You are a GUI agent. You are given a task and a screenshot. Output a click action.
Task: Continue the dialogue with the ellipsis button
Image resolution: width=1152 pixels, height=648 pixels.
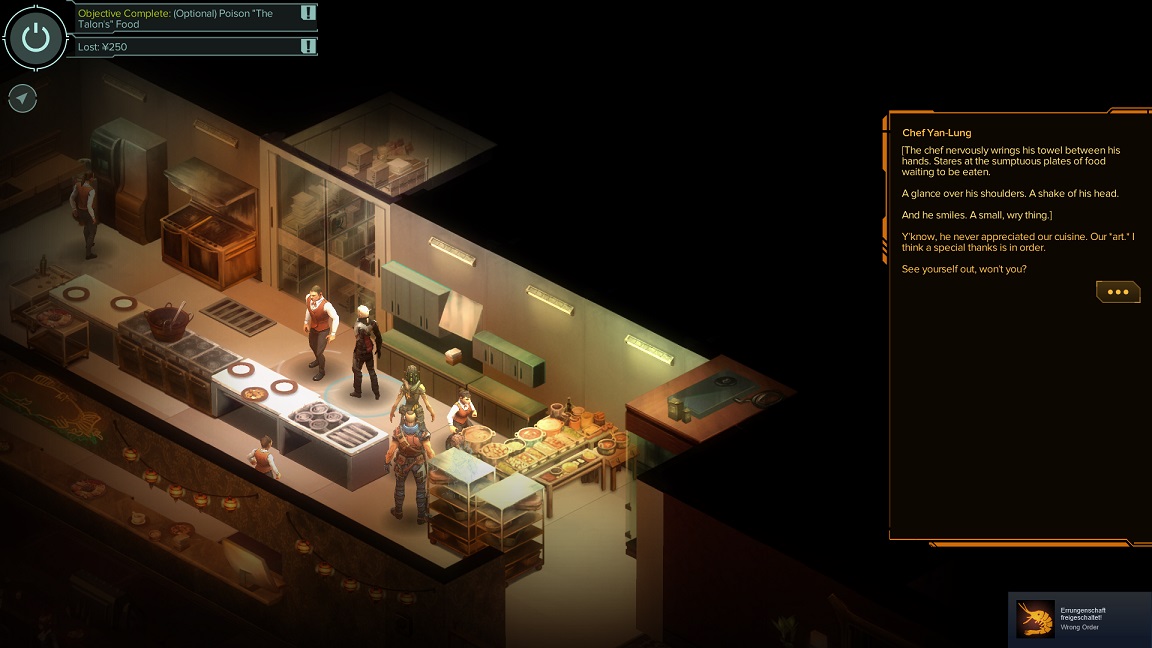pos(1117,292)
